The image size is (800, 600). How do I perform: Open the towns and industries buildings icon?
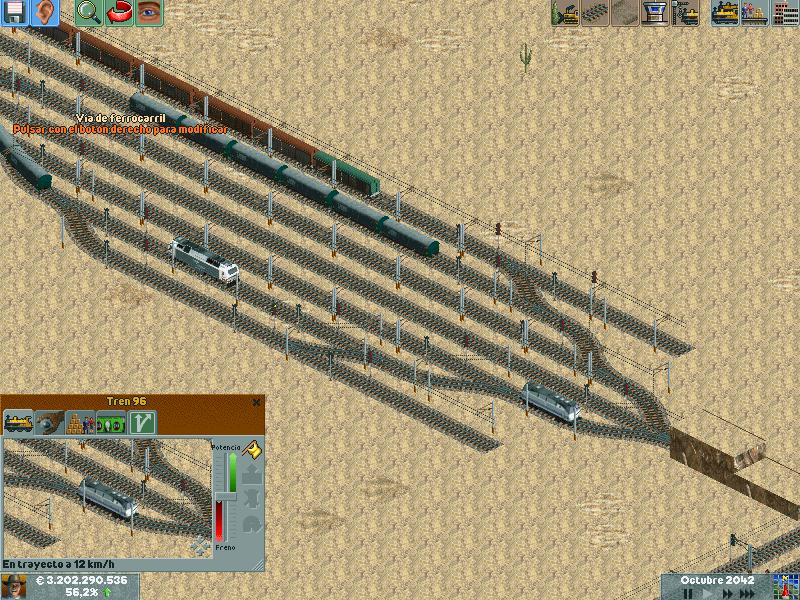point(785,12)
